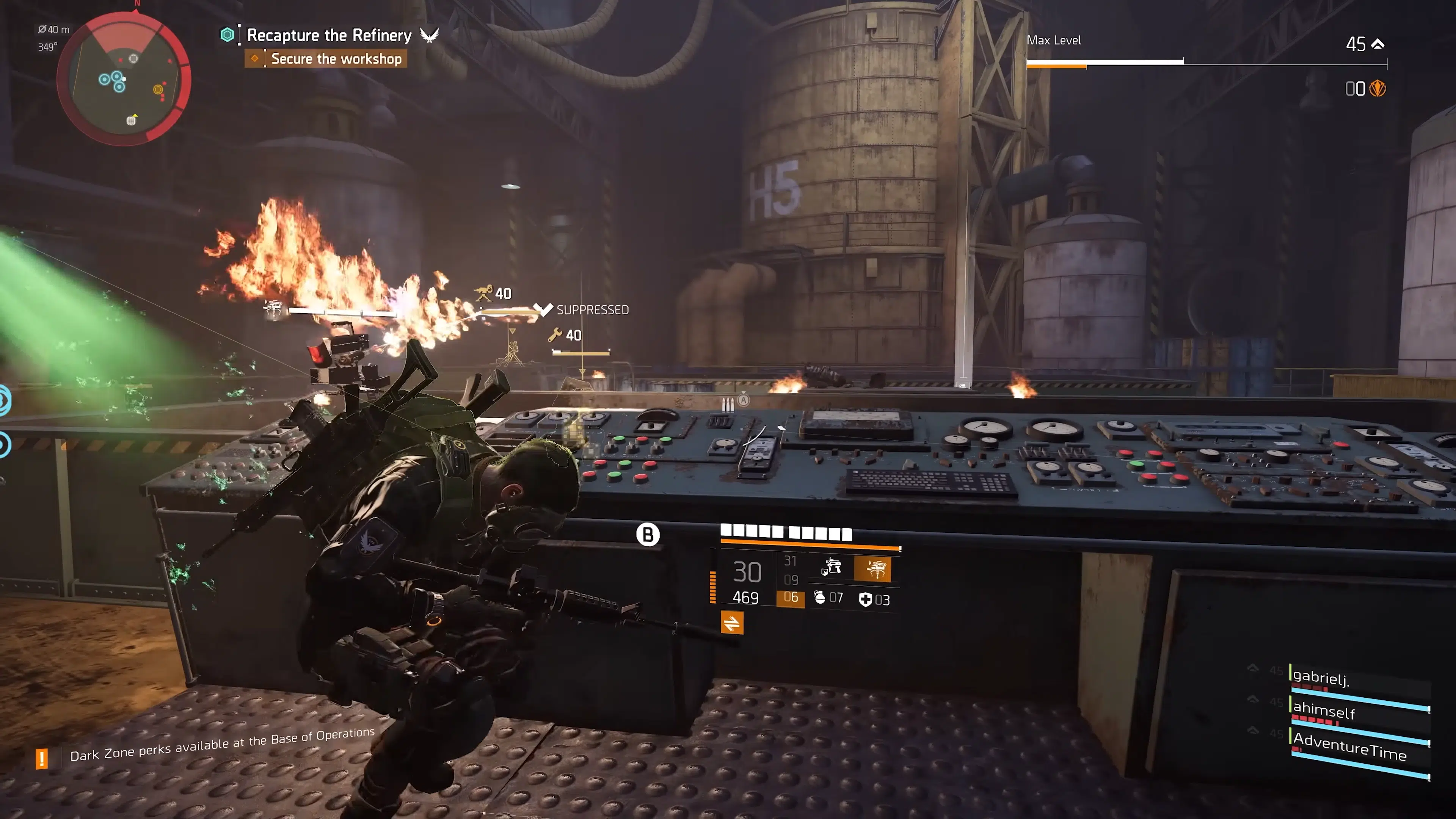The width and height of the screenshot is (1456, 819).
Task: Use the armor kit shield icon
Action: pyautogui.click(x=865, y=599)
